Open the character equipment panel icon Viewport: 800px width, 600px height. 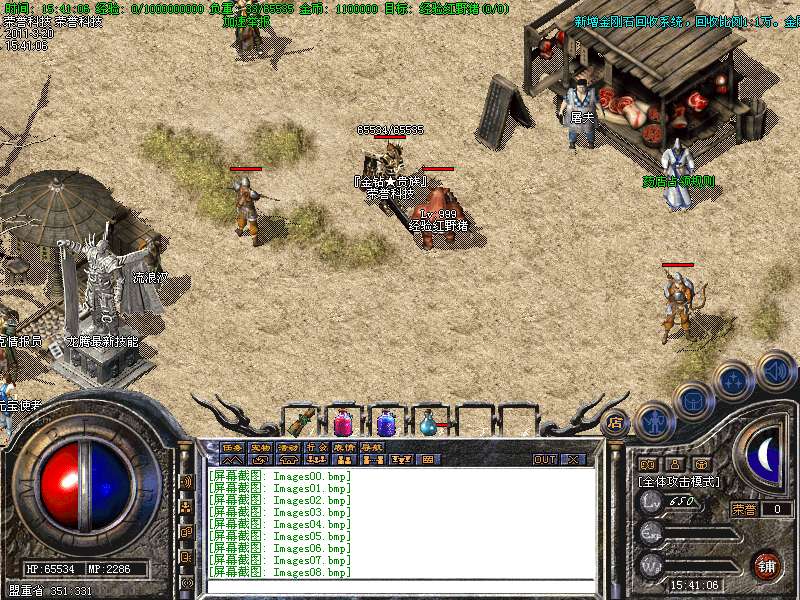tap(655, 420)
